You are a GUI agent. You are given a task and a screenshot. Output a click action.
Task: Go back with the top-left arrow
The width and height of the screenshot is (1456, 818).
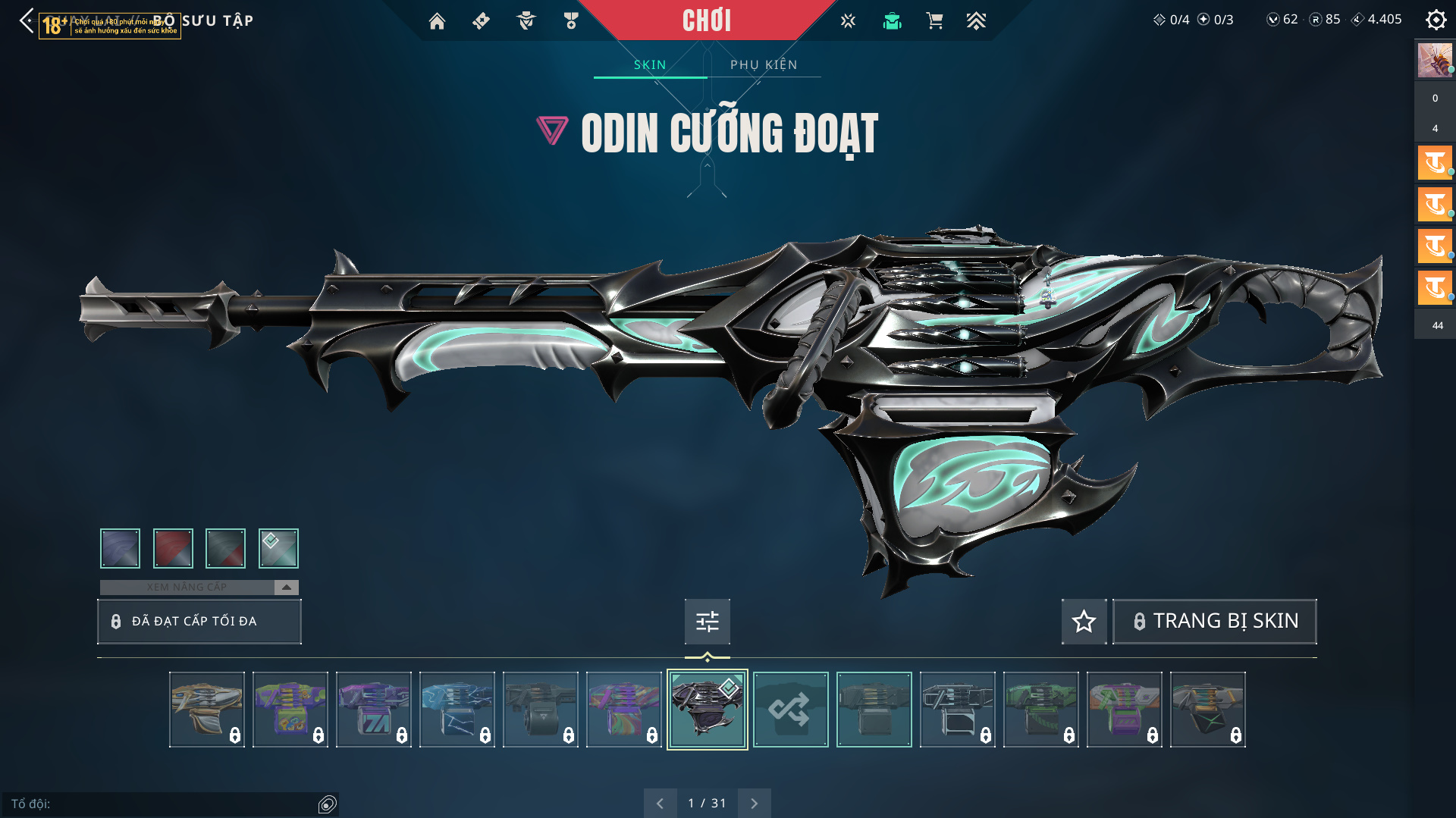pyautogui.click(x=27, y=20)
